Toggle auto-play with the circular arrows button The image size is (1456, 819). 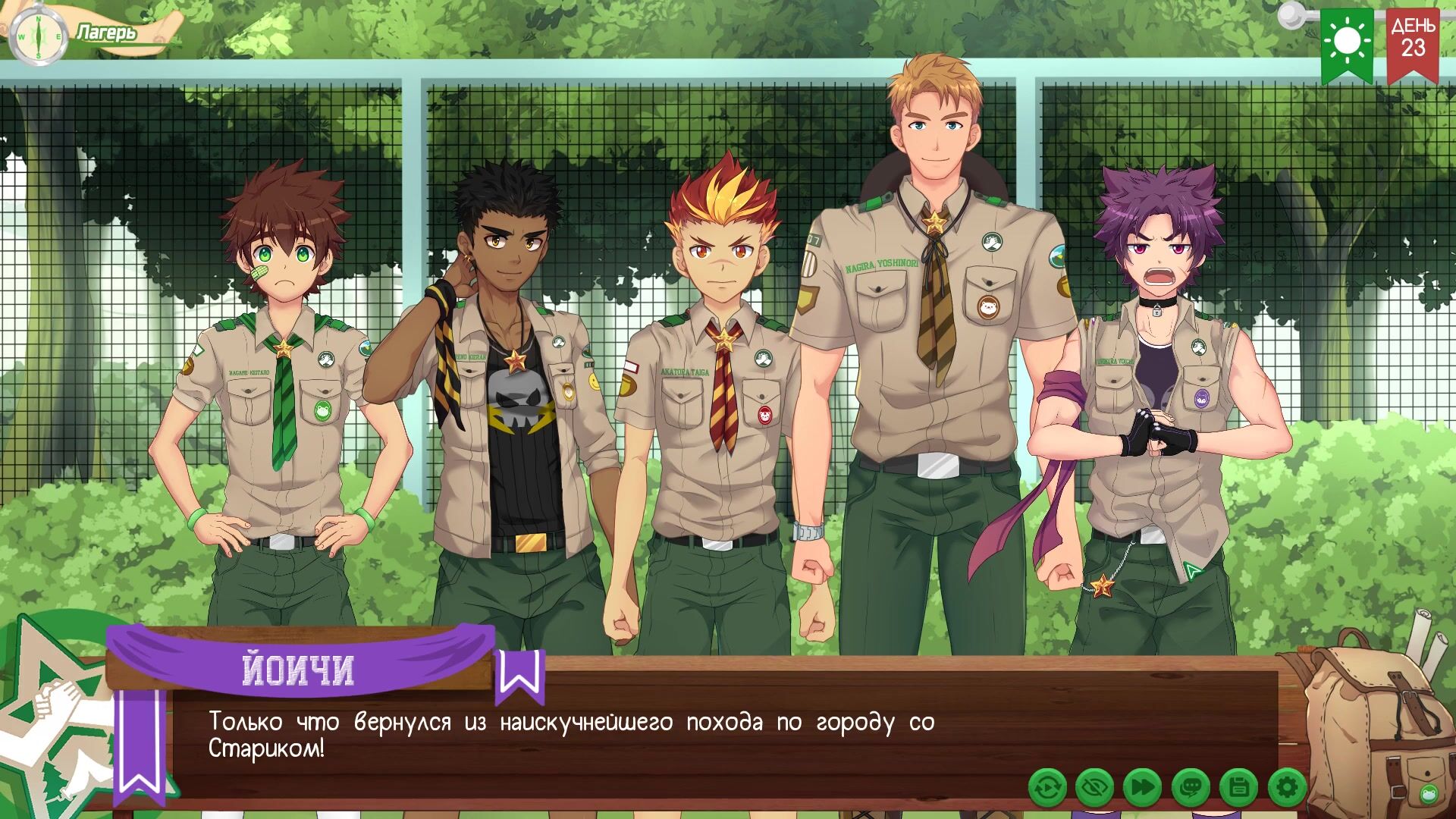(x=1047, y=787)
